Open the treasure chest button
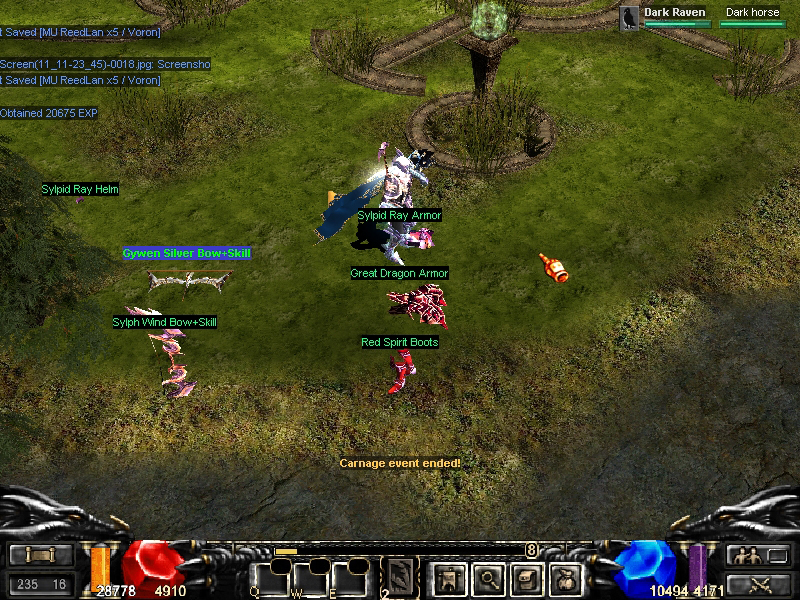Image resolution: width=800 pixels, height=600 pixels. (528, 577)
